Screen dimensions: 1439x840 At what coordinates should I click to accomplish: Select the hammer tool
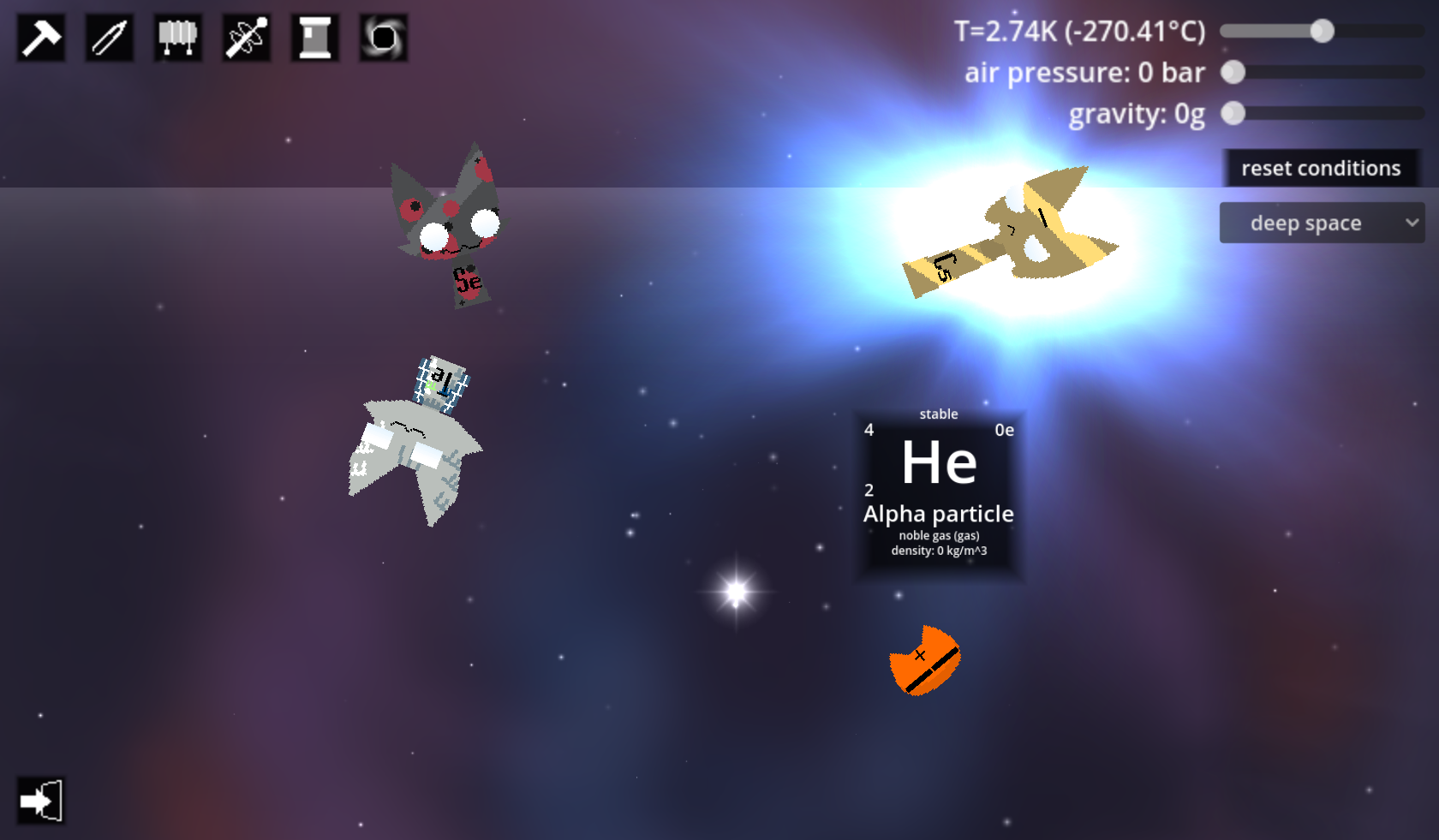(40, 37)
